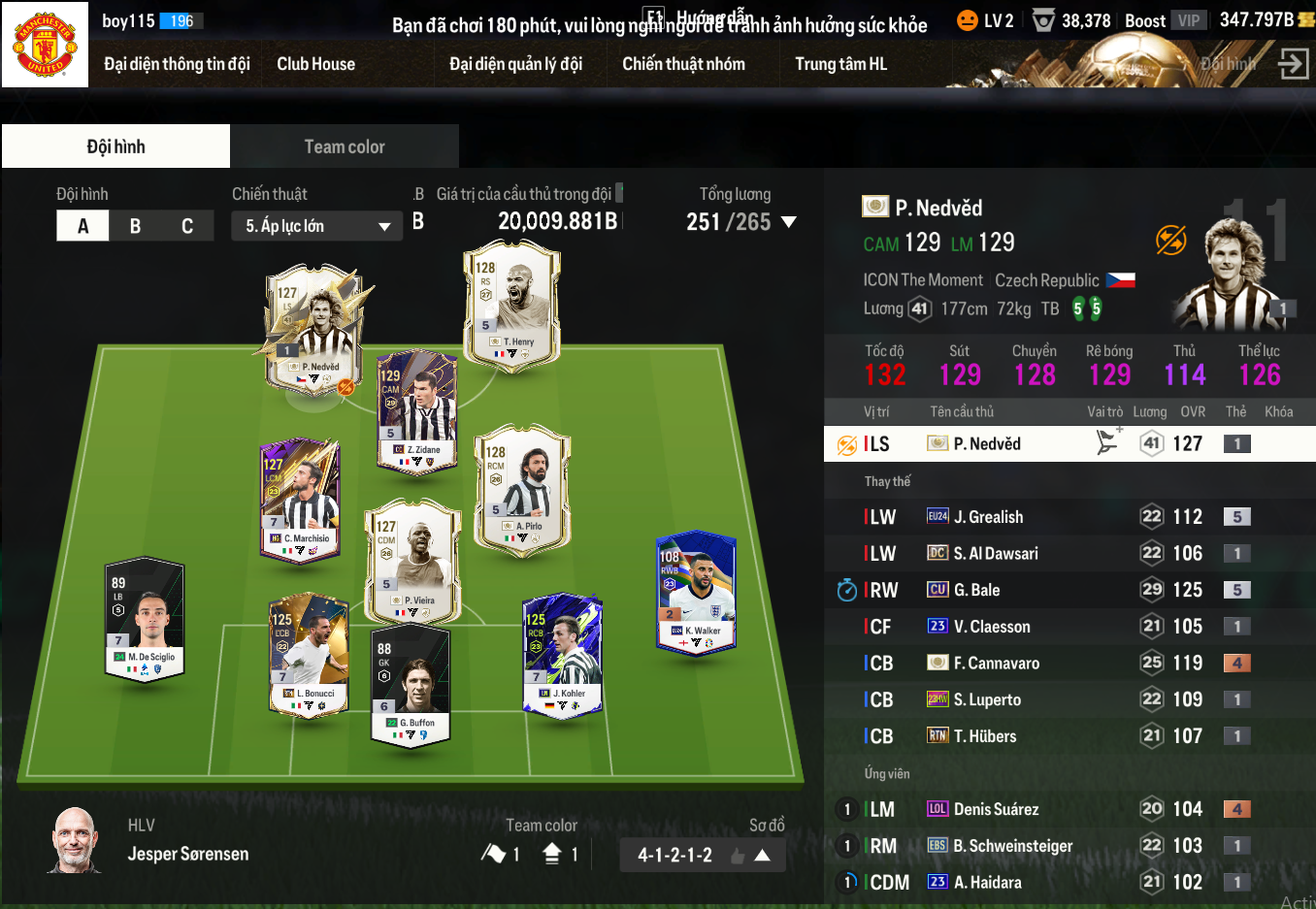Viewport: 1316px width, 909px height.
Task: Open Chiến thuật nhóm menu
Action: (x=683, y=64)
